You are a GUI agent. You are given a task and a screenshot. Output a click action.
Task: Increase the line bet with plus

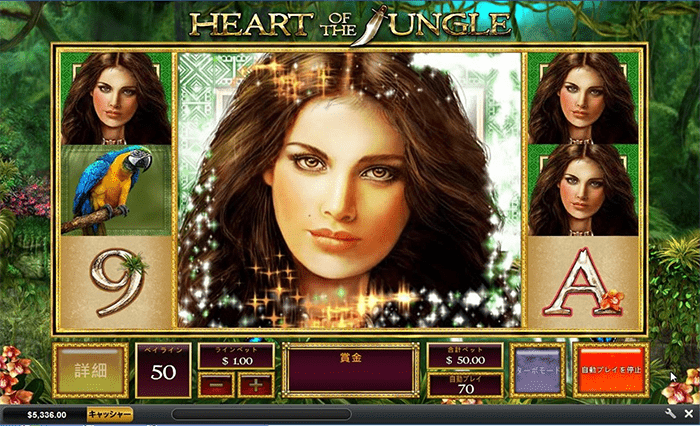[255, 385]
